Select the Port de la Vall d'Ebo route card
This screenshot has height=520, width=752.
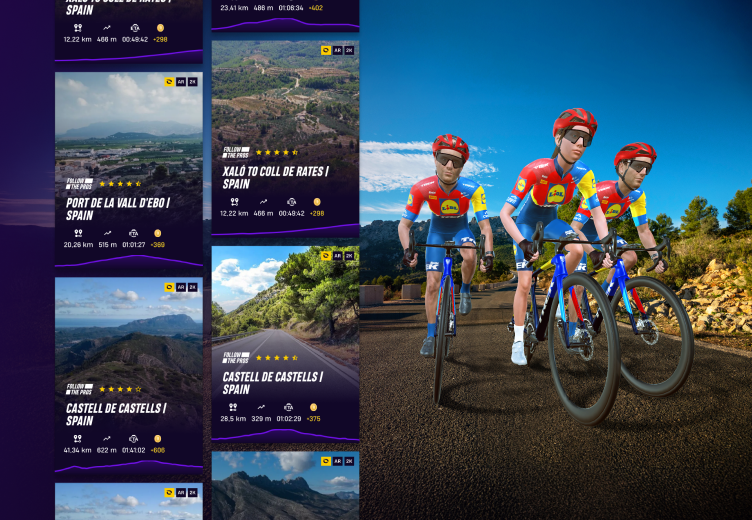pos(128,170)
